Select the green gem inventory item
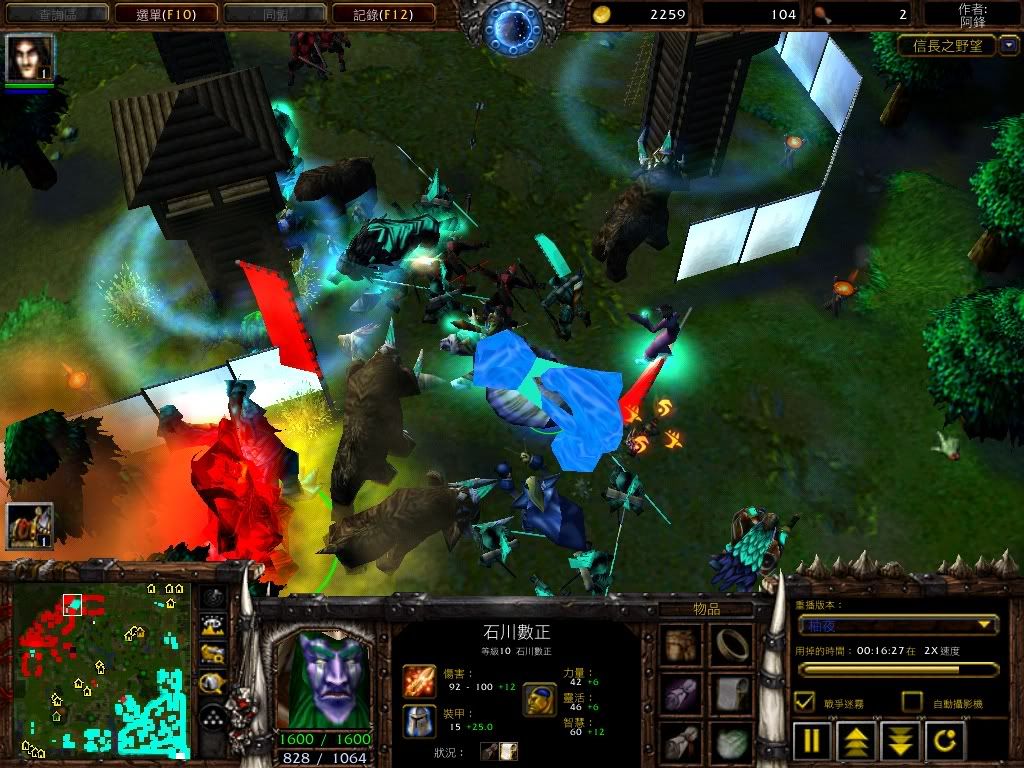This screenshot has height=768, width=1024. [x=732, y=742]
